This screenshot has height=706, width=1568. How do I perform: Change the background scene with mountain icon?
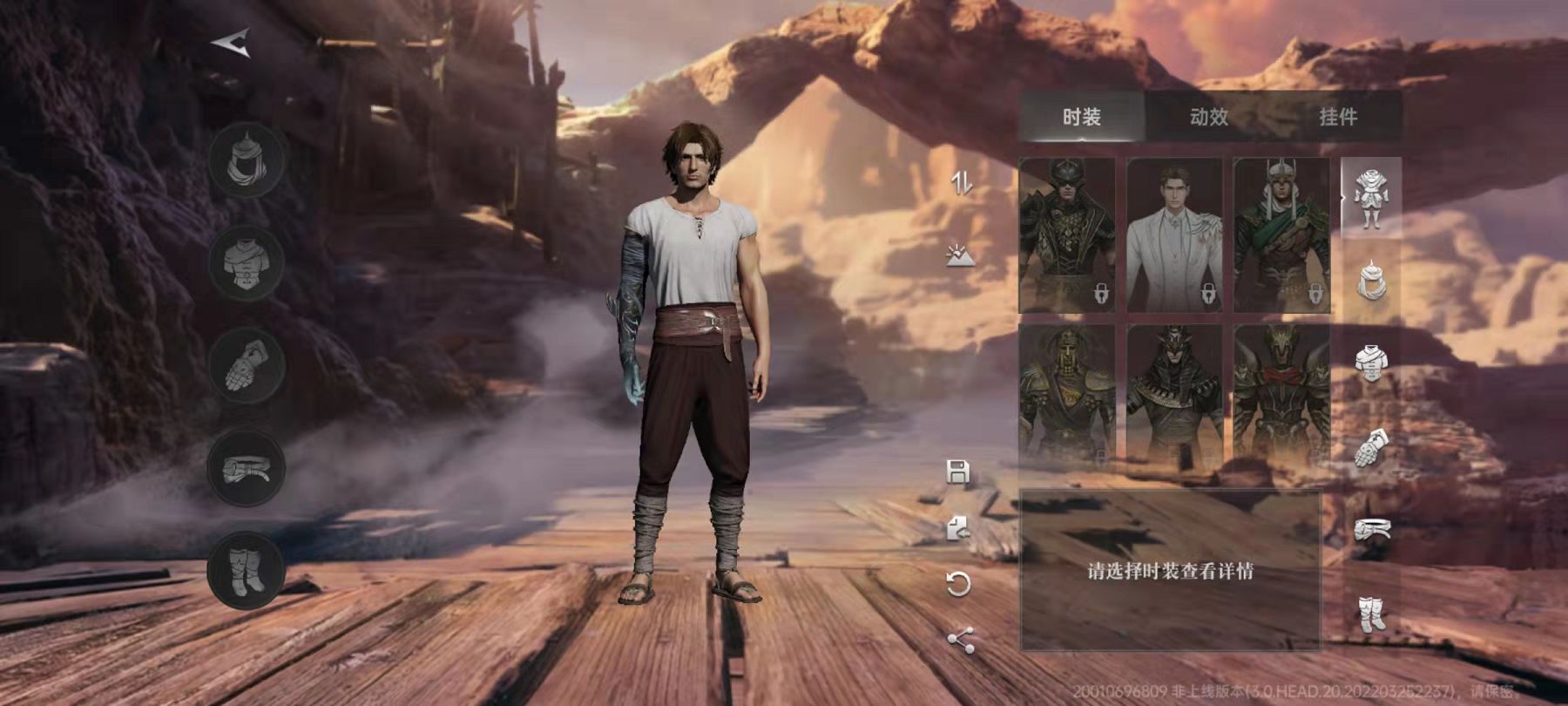(x=960, y=256)
